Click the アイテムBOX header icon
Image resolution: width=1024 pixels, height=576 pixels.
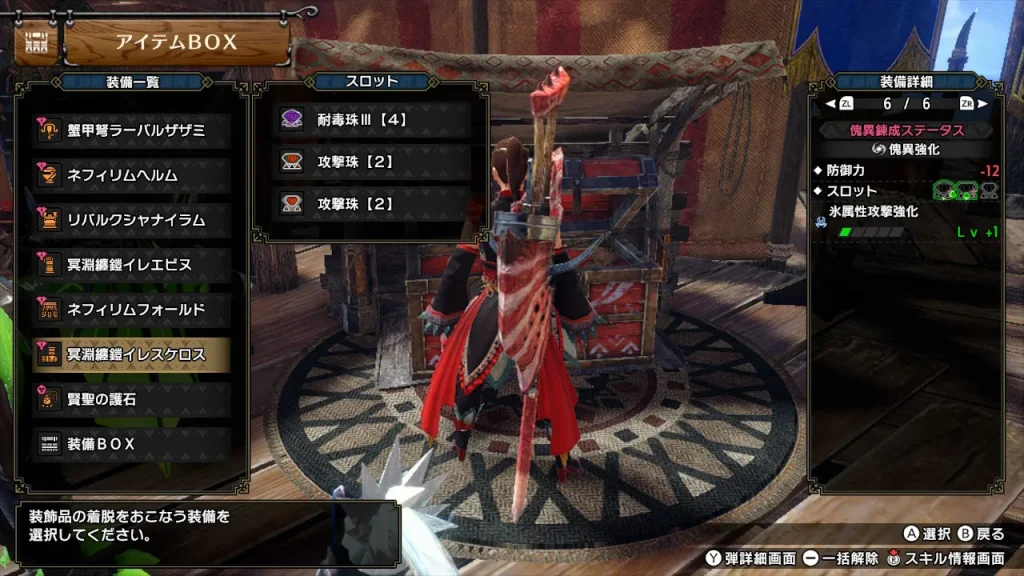point(36,43)
